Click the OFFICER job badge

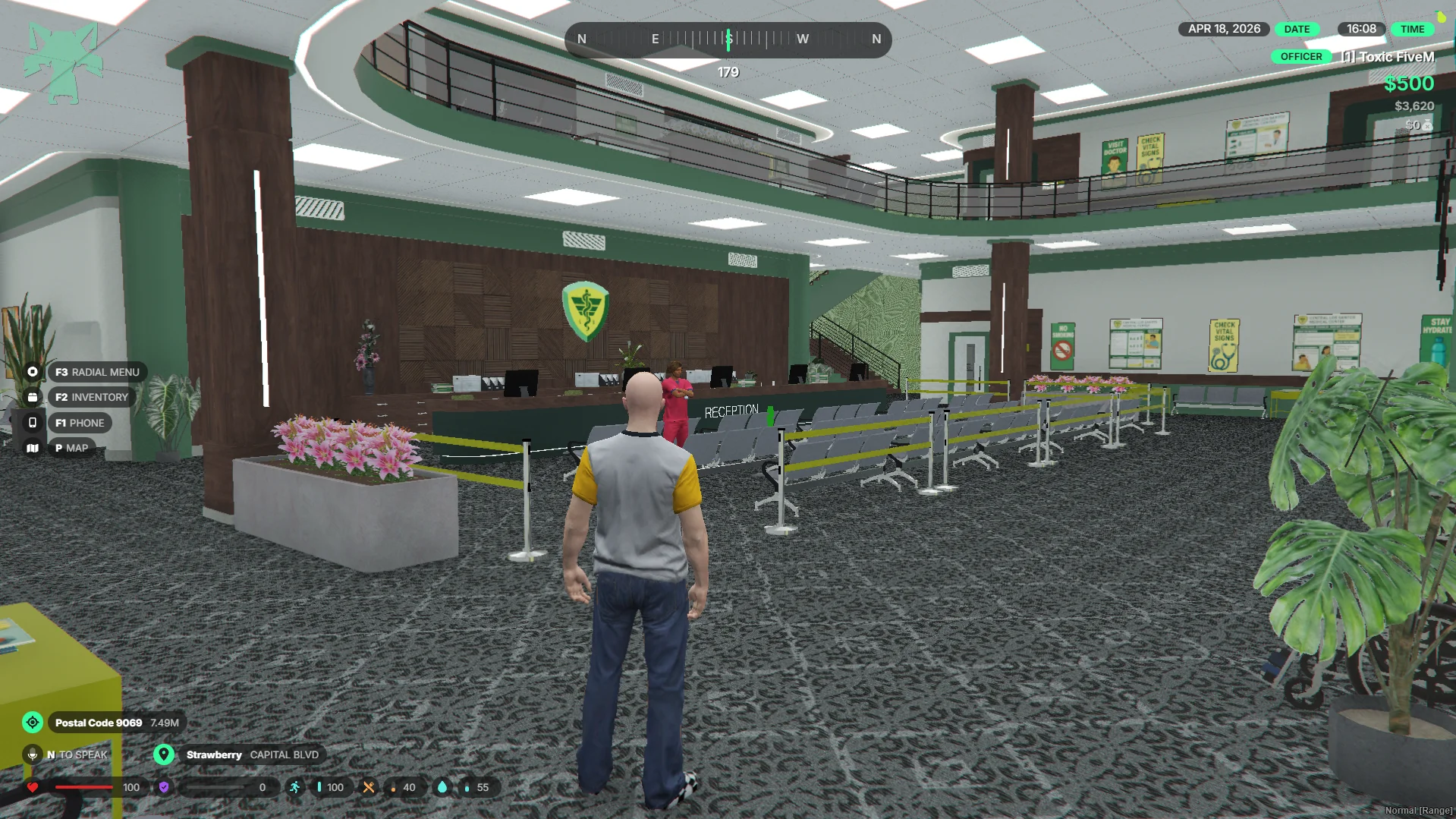(1300, 57)
